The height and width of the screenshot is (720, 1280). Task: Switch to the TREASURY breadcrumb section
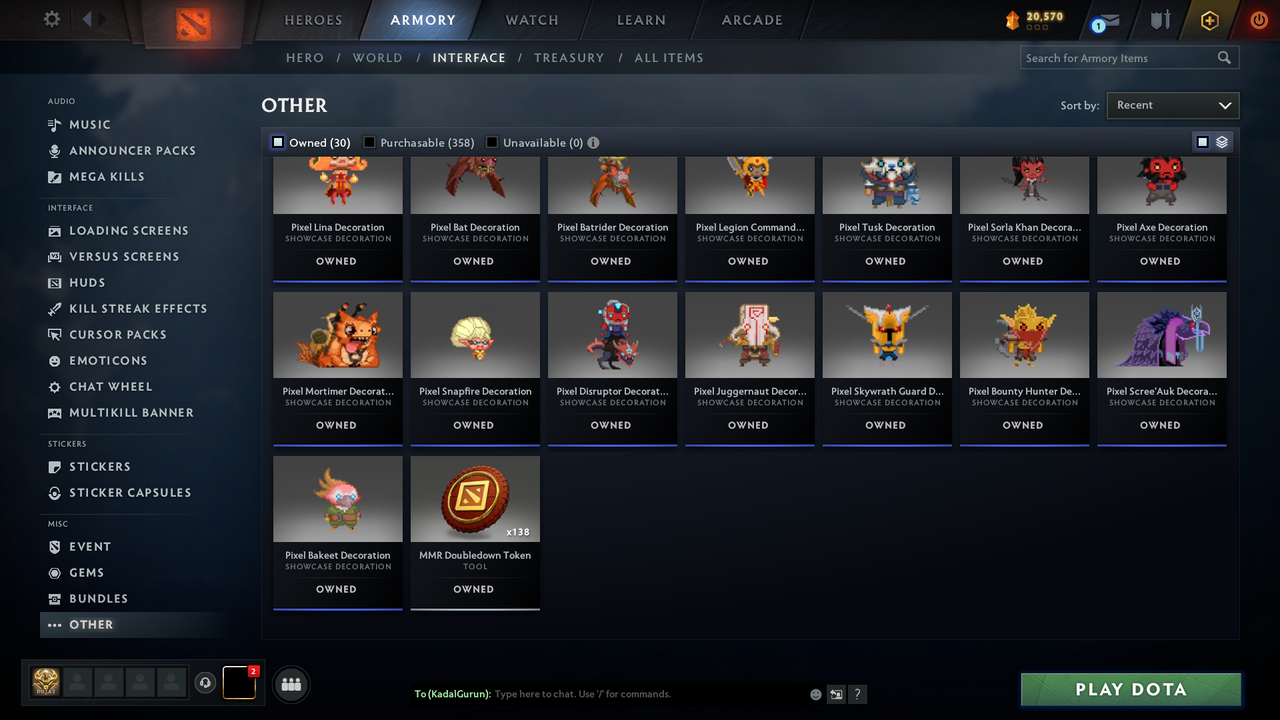[x=569, y=58]
